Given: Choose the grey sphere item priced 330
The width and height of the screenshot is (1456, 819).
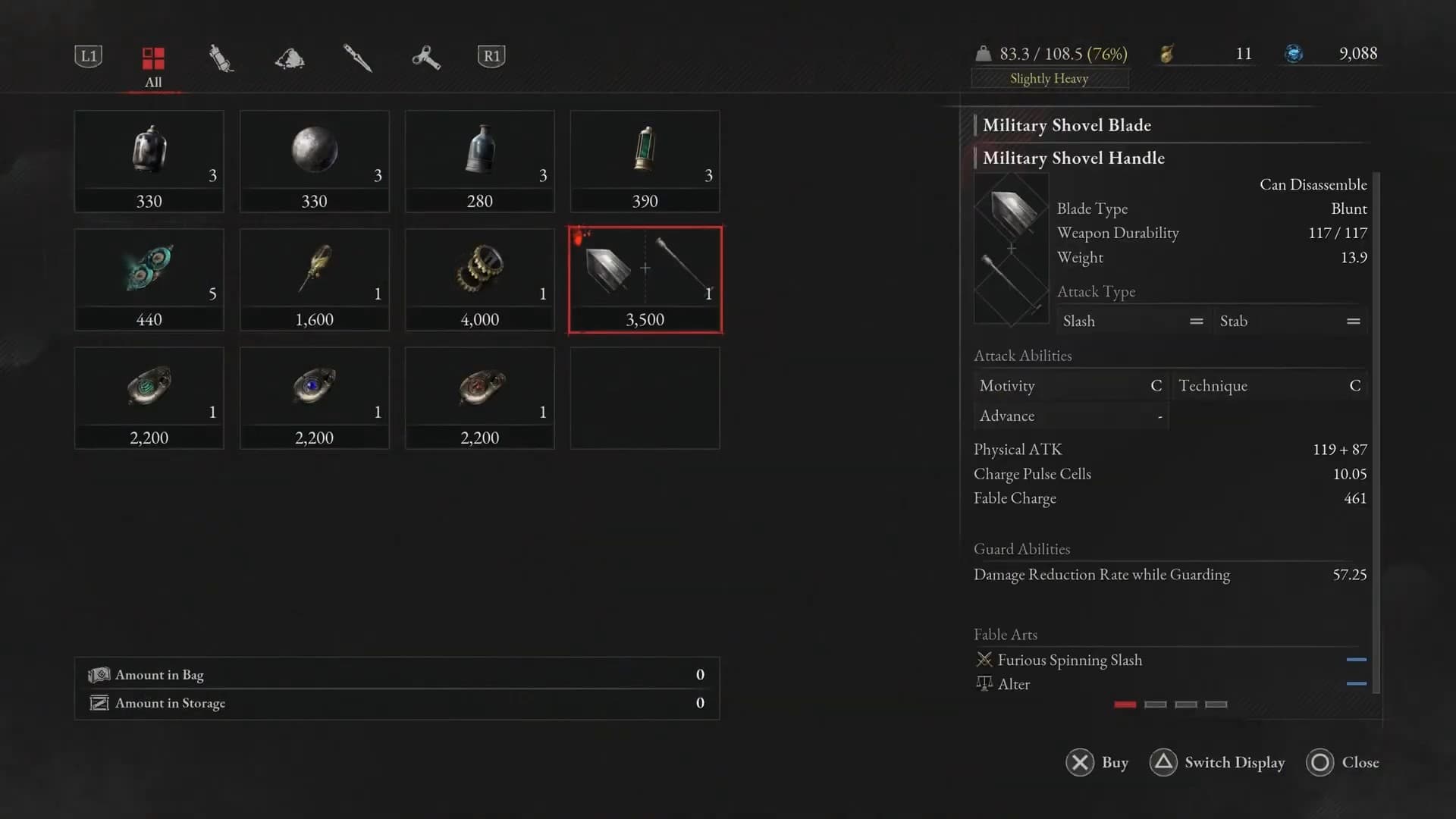Looking at the screenshot, I should point(315,161).
